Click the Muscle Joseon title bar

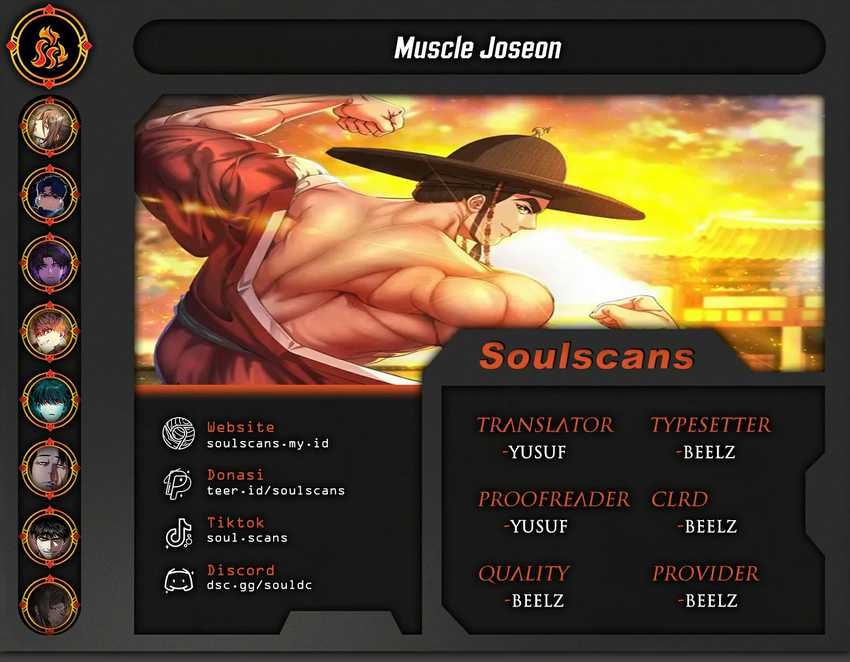(478, 47)
